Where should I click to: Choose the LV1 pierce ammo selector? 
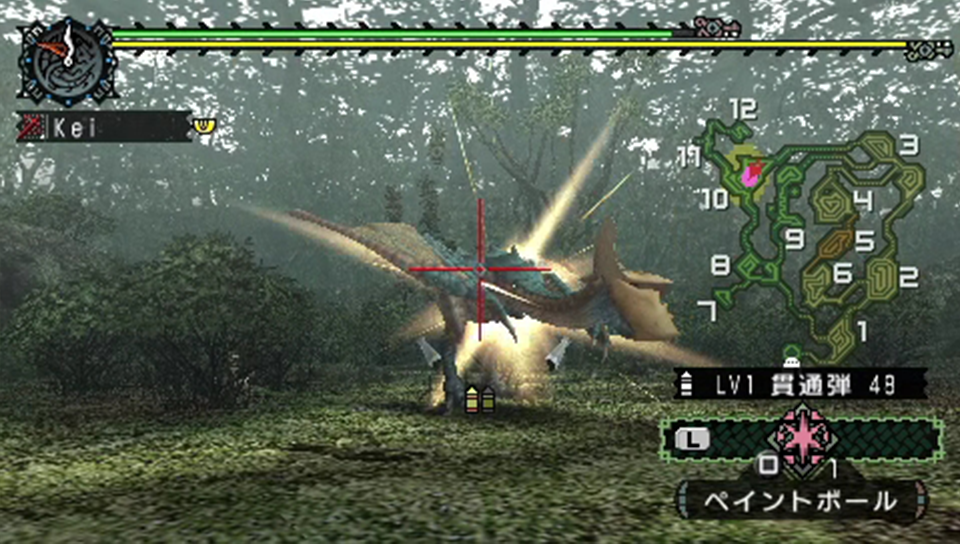pos(799,383)
